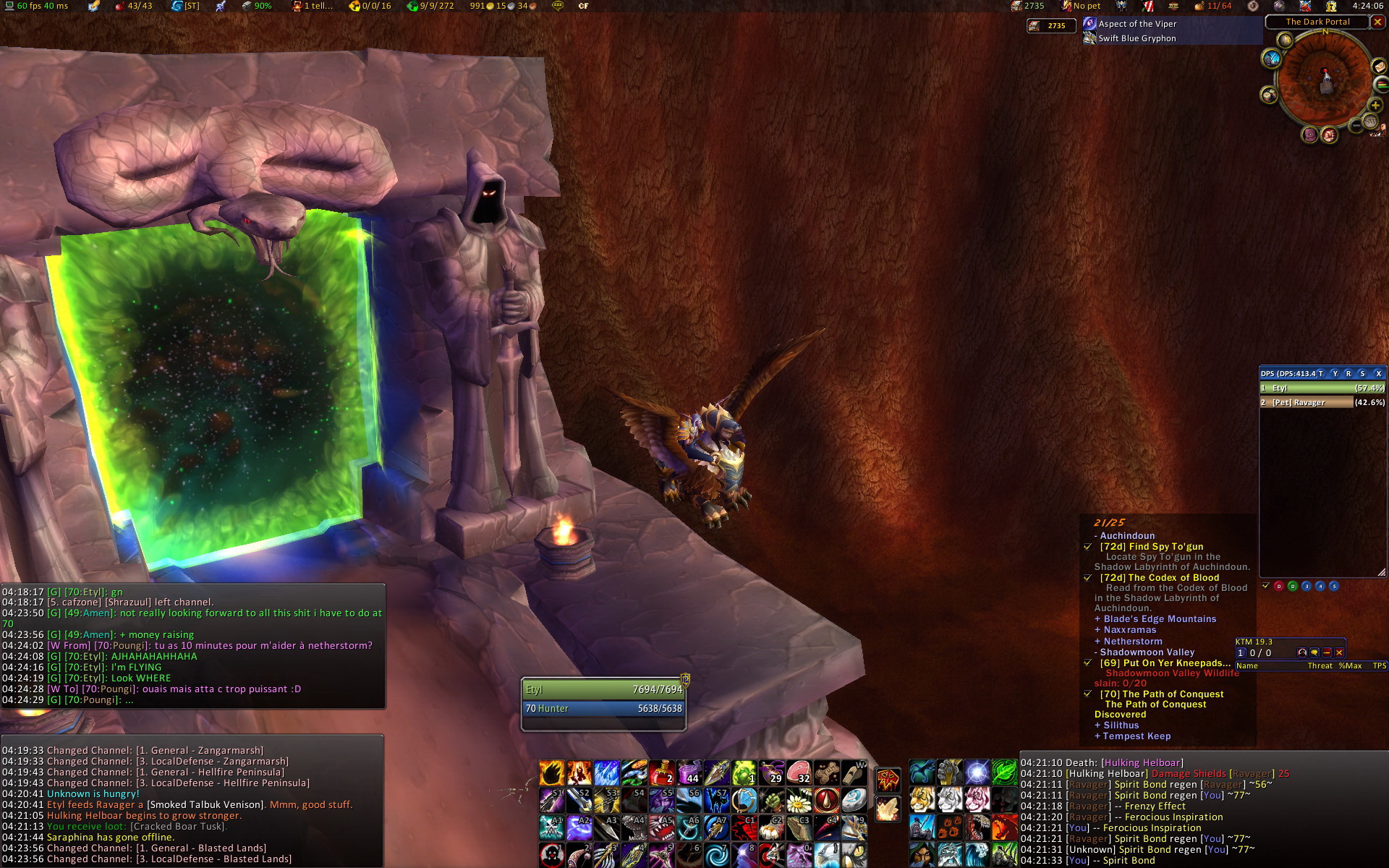Image resolution: width=1389 pixels, height=868 pixels.
Task: Open the bag slots counter showing 11/64
Action: pos(1212,6)
